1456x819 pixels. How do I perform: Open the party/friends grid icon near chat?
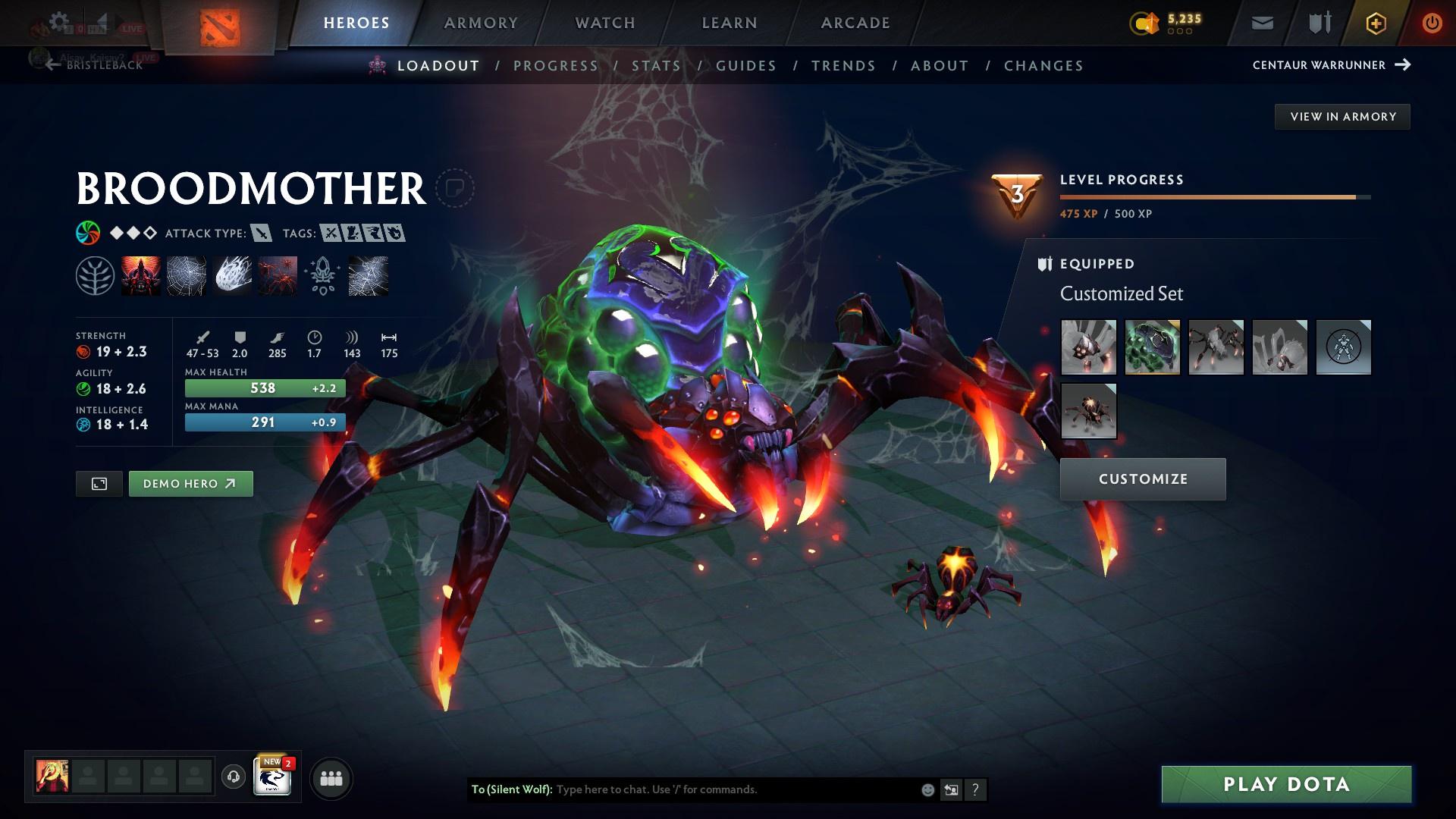(x=331, y=777)
